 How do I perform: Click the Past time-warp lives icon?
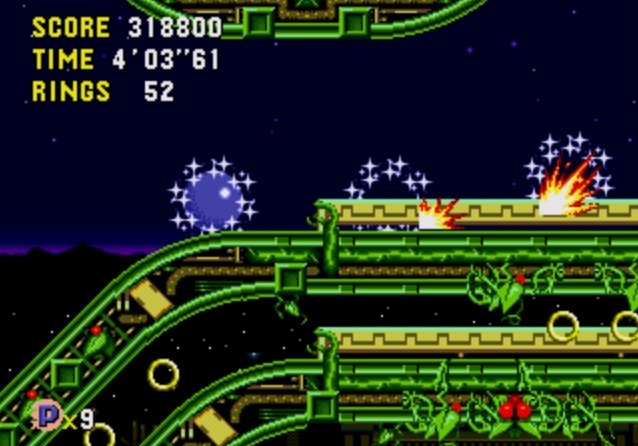(x=46, y=414)
